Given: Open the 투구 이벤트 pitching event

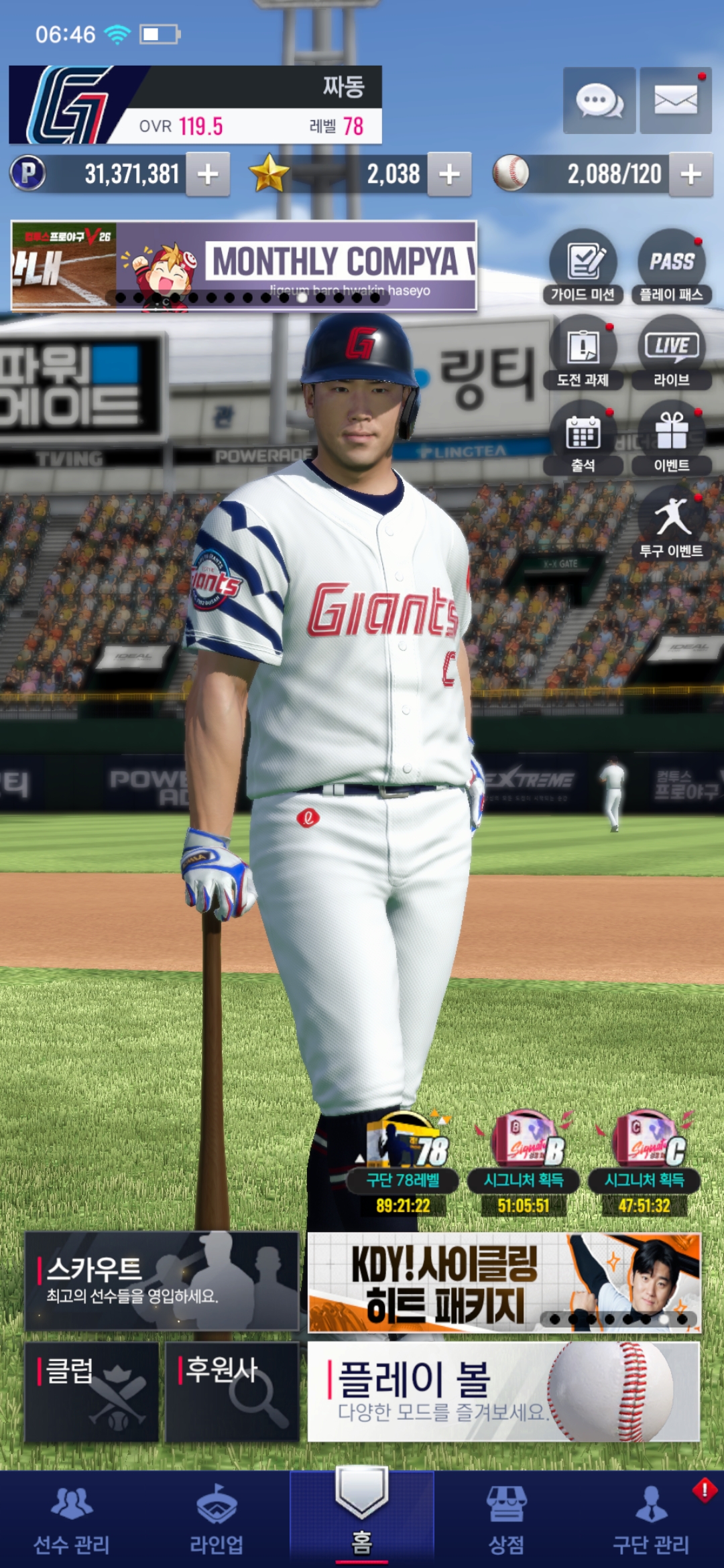Looking at the screenshot, I should pyautogui.click(x=671, y=523).
